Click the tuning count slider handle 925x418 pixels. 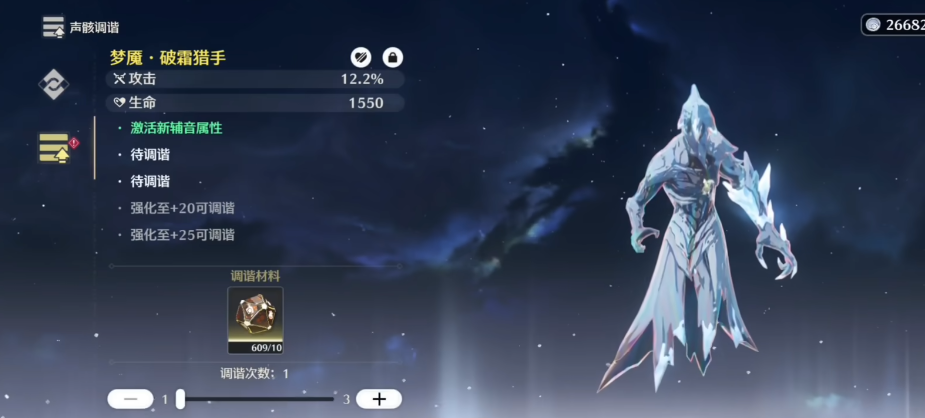coord(180,399)
